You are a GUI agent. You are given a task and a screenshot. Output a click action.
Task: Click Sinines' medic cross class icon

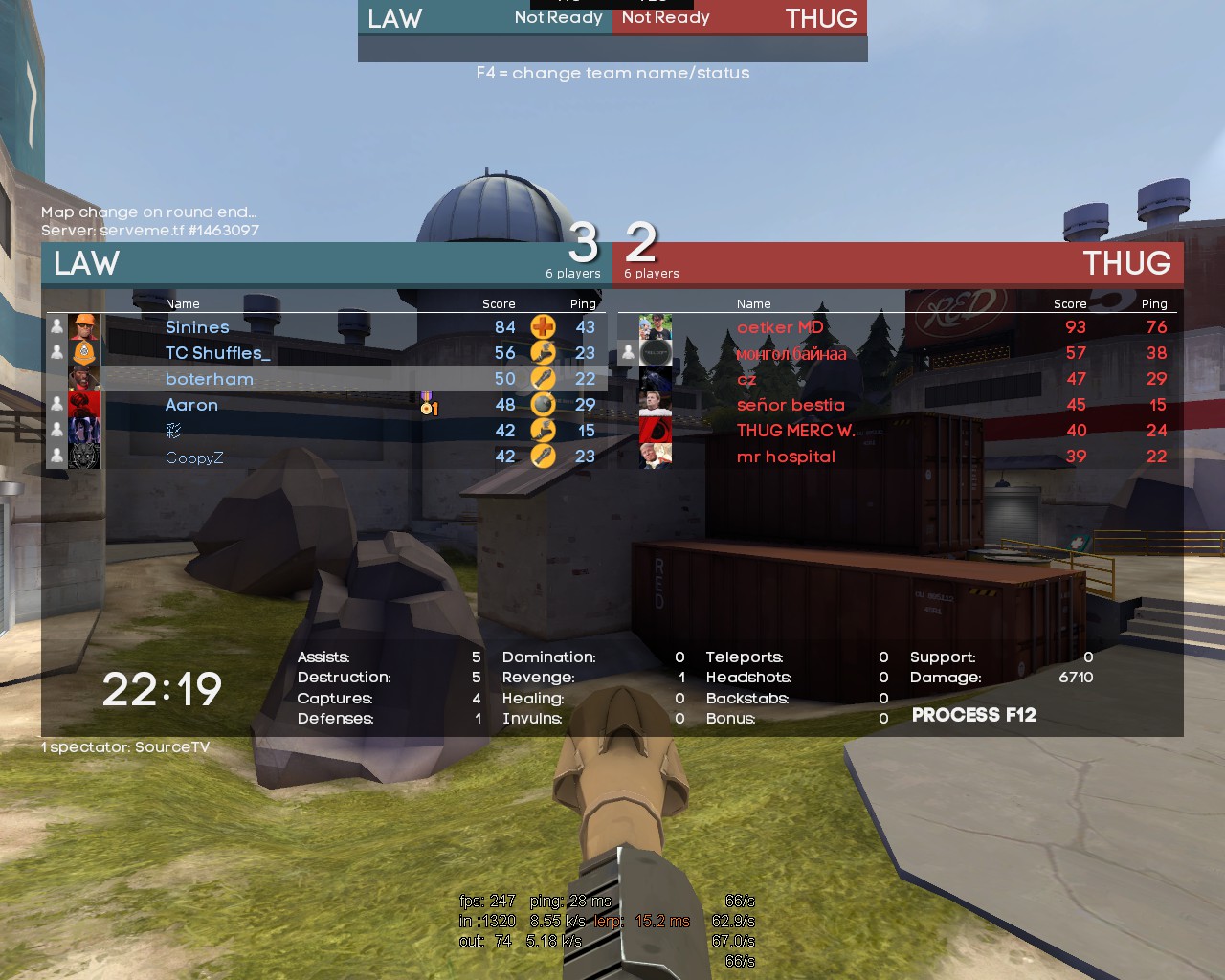pyautogui.click(x=543, y=327)
